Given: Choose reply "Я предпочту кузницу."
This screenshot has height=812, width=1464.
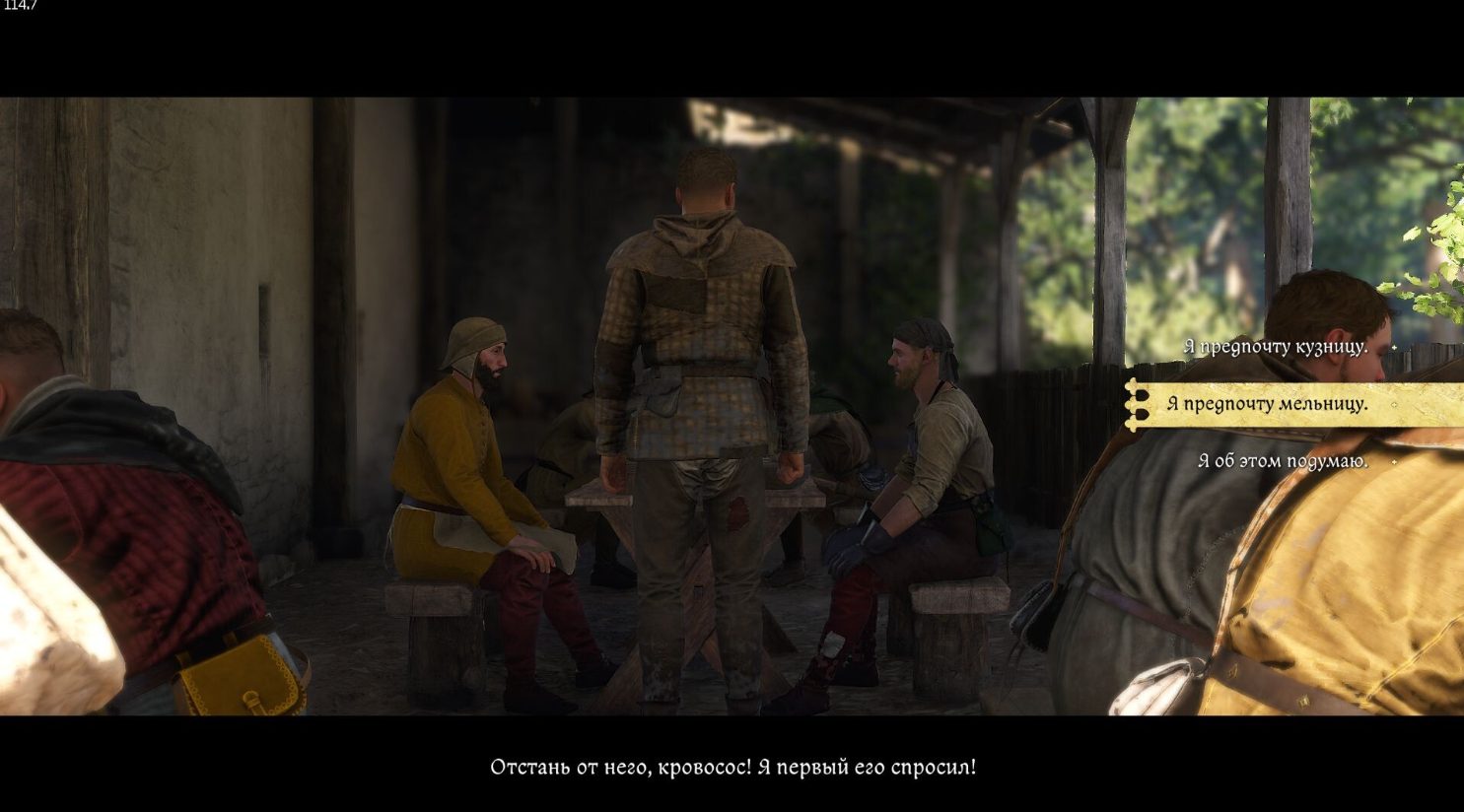Looking at the screenshot, I should 1275,347.
